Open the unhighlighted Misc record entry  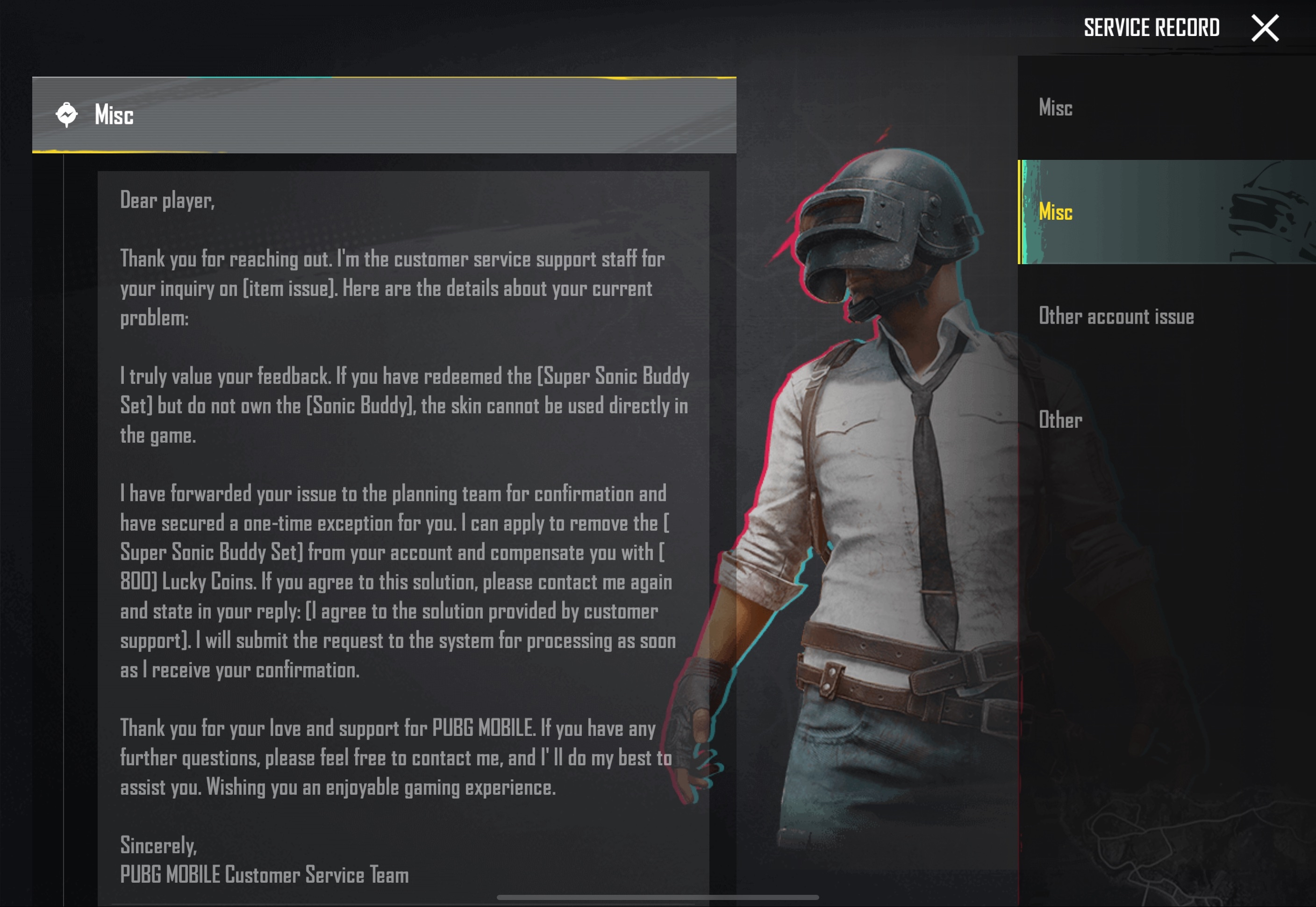pos(1055,108)
